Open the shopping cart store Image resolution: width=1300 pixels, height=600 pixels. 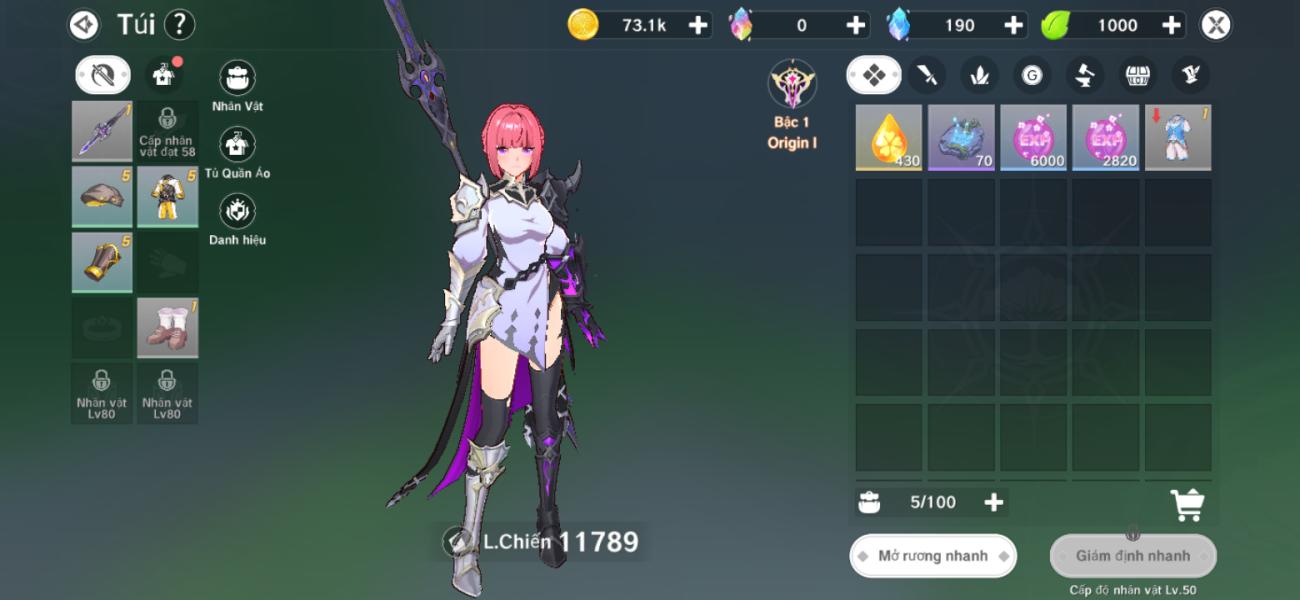[x=1187, y=505]
